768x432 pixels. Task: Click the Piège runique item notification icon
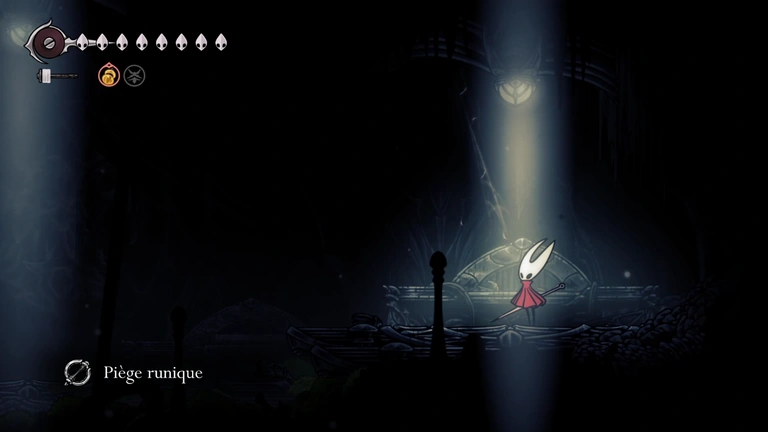click(77, 373)
